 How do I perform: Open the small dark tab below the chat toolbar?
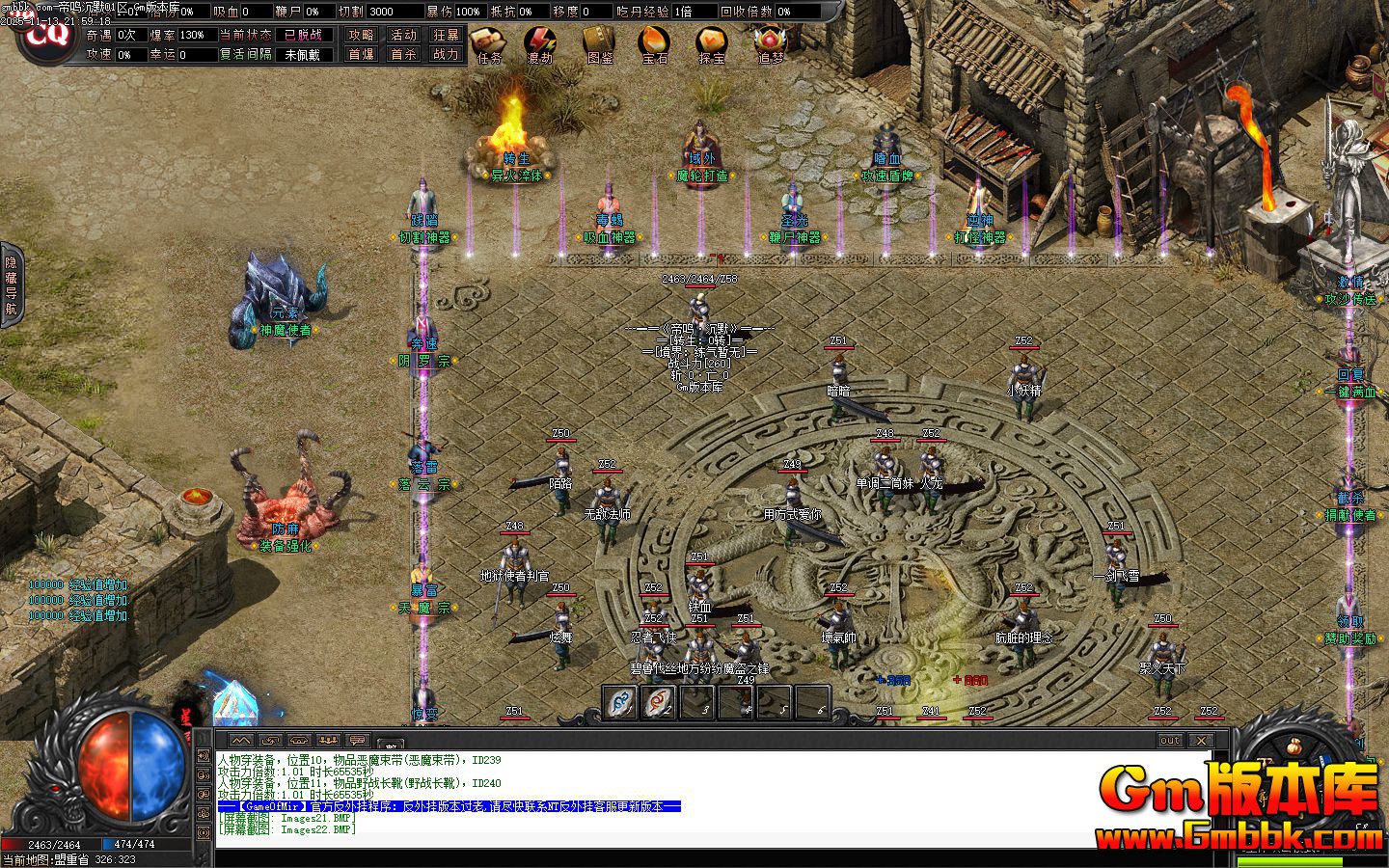click(x=392, y=745)
